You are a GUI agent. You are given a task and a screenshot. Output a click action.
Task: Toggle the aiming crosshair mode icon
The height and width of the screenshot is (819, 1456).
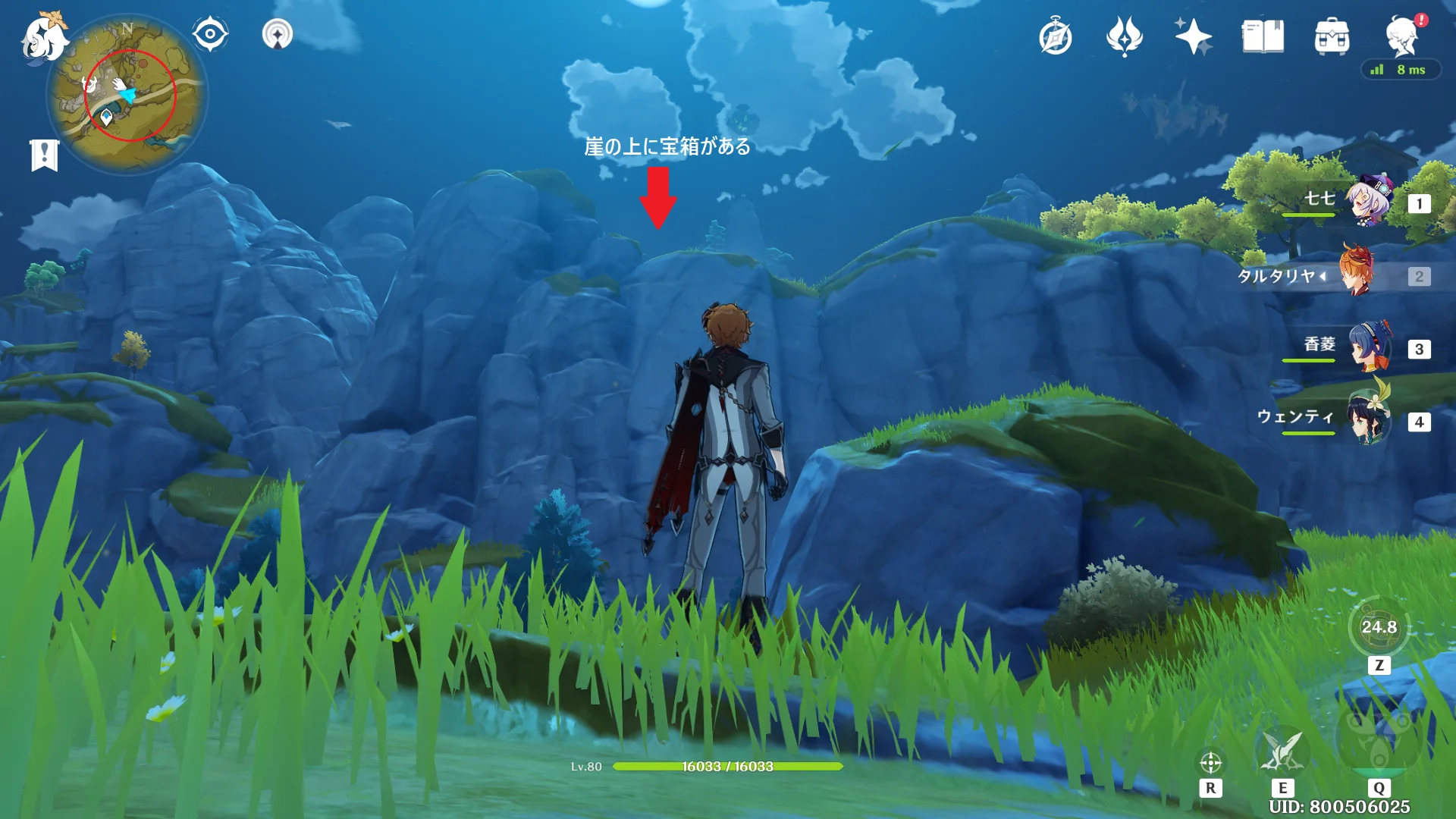tap(1210, 762)
